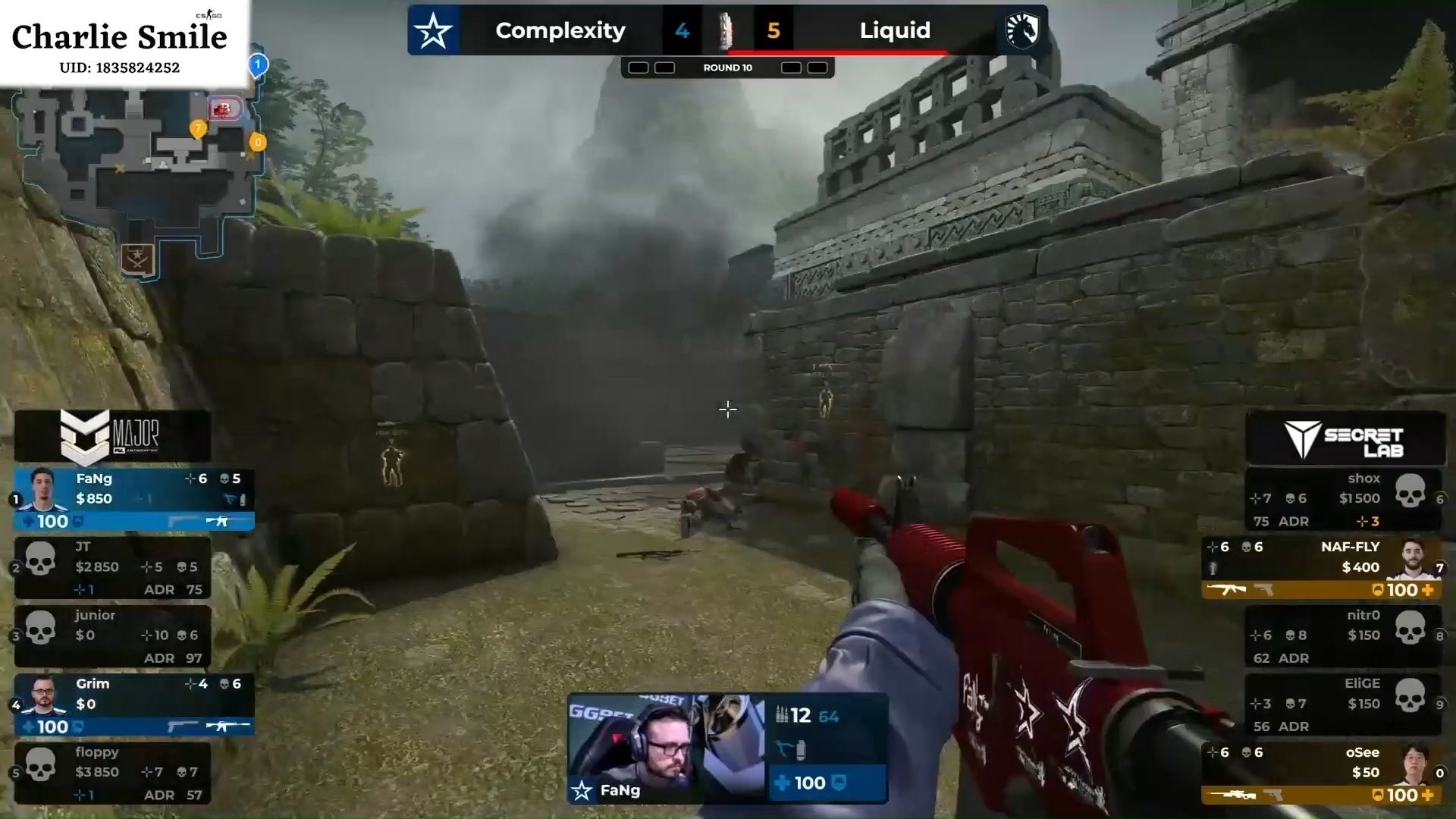This screenshot has width=1456, height=819.
Task: Select FaNg's player row in team list
Action: (133, 499)
